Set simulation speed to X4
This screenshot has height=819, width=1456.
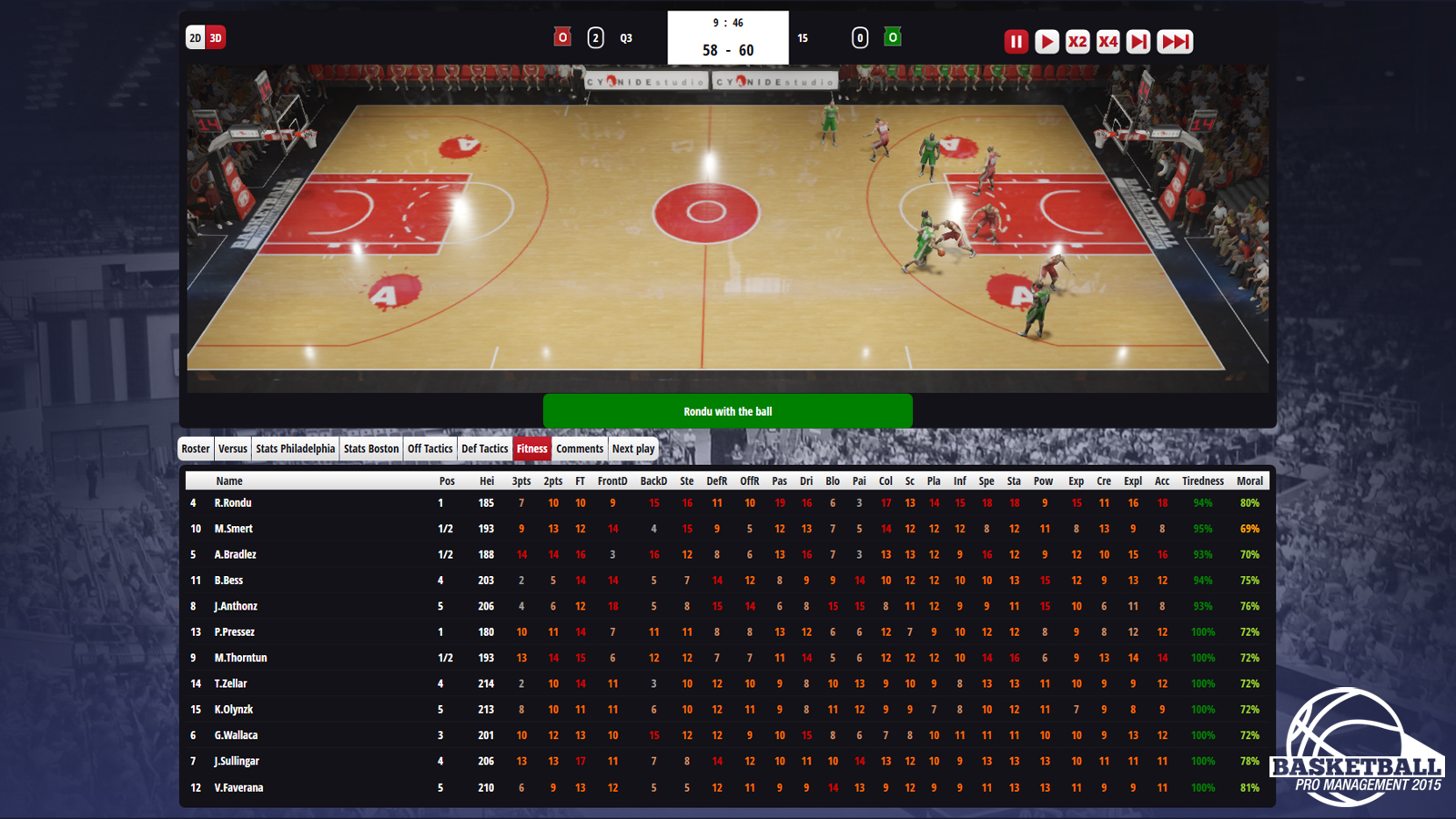[1107, 41]
